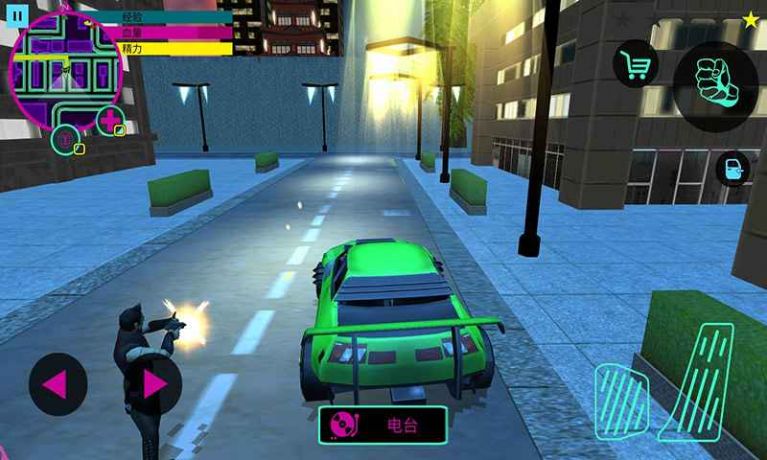The width and height of the screenshot is (767, 460).
Task: Tap the pink plus health icon
Action: [x=110, y=120]
